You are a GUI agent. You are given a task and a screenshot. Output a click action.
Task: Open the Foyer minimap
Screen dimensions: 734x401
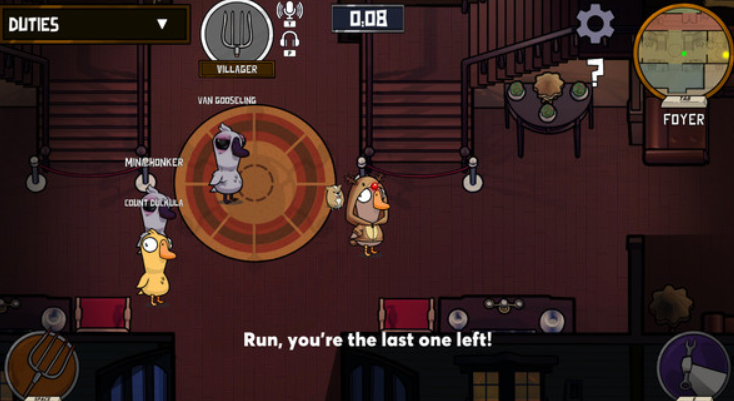(x=683, y=51)
